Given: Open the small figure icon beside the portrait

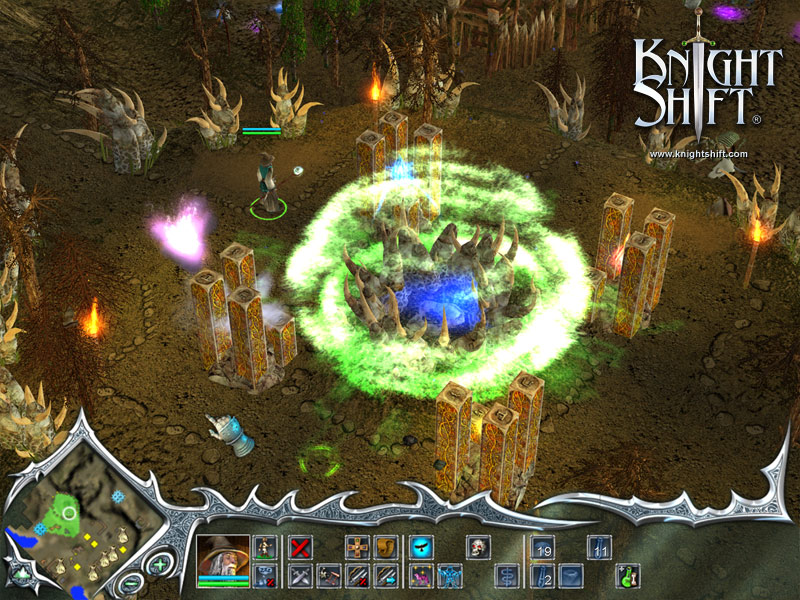Looking at the screenshot, I should (265, 546).
